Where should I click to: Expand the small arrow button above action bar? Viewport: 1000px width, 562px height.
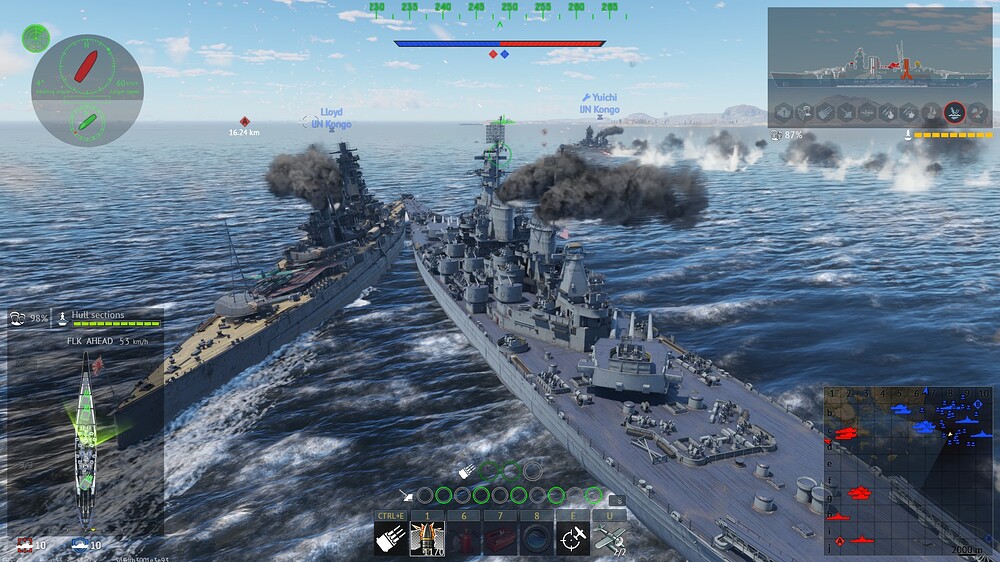pyautogui.click(x=617, y=500)
